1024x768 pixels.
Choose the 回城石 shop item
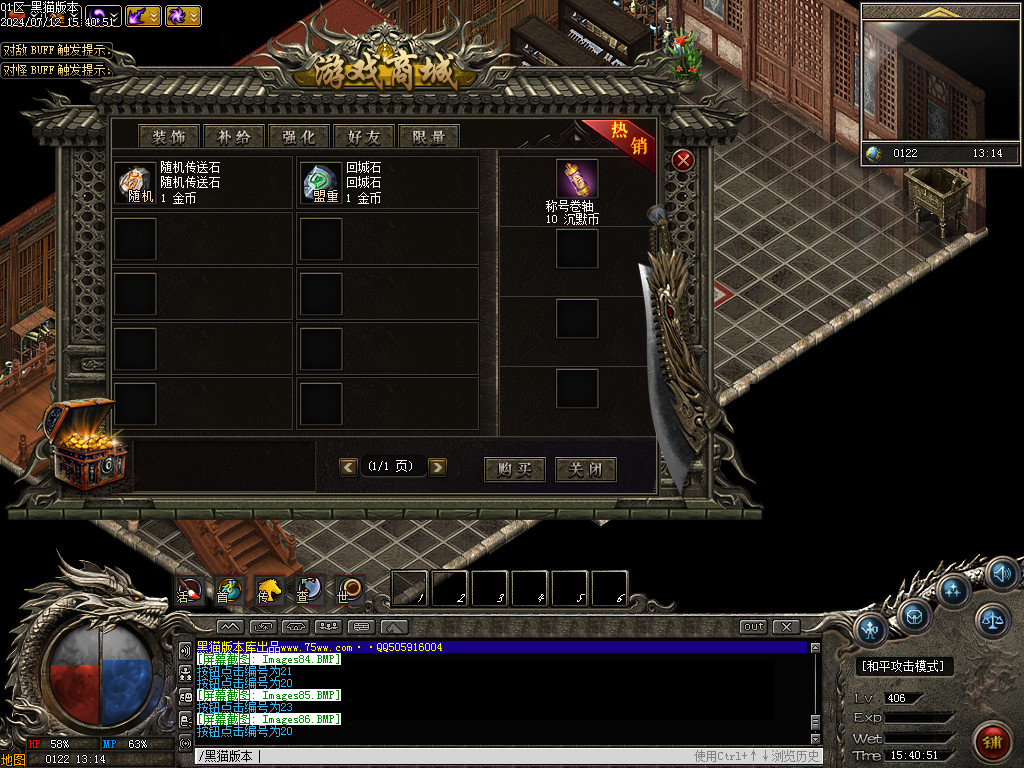[x=321, y=183]
